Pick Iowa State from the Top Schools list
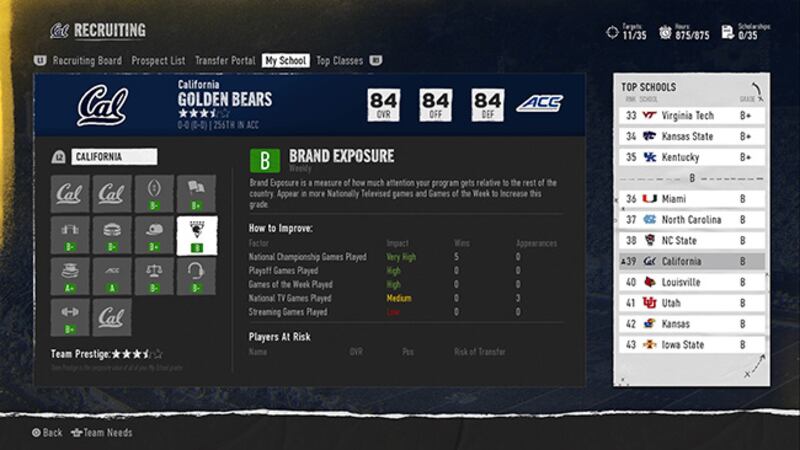The height and width of the screenshot is (450, 800). [690, 345]
